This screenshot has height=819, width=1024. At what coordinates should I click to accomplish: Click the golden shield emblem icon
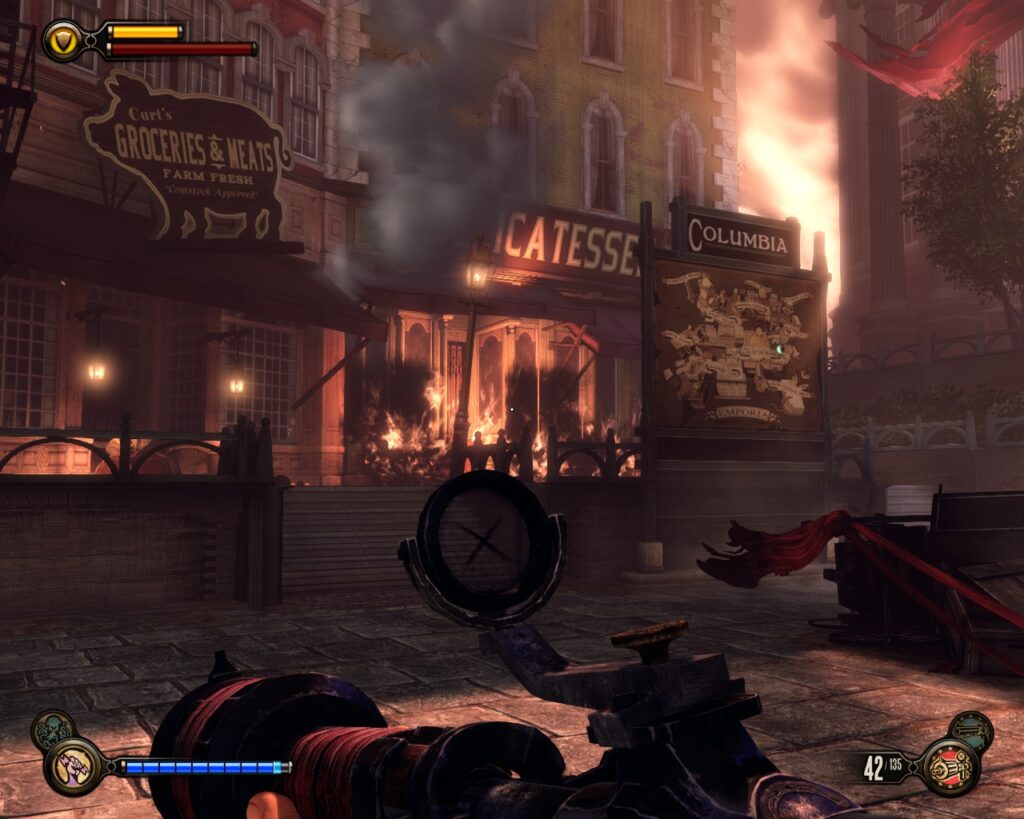click(x=64, y=40)
